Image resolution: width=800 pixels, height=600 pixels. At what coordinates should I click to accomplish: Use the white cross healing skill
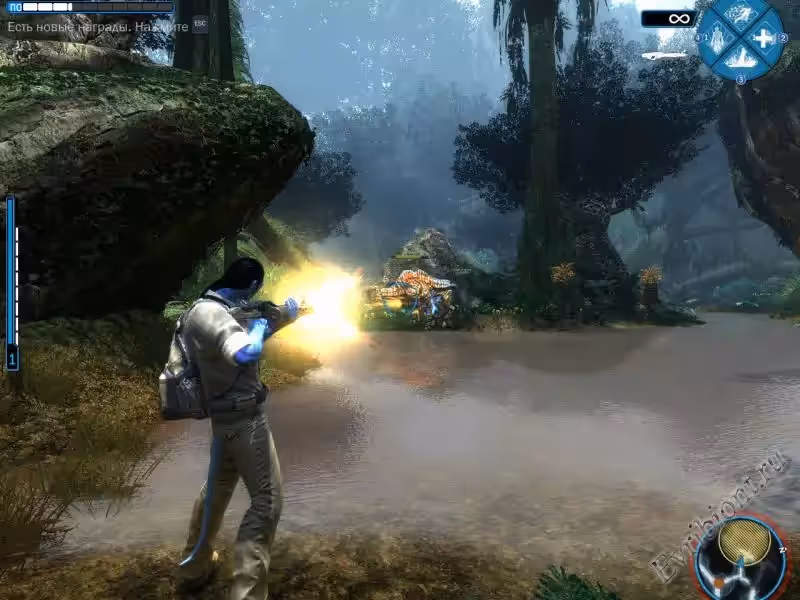764,39
